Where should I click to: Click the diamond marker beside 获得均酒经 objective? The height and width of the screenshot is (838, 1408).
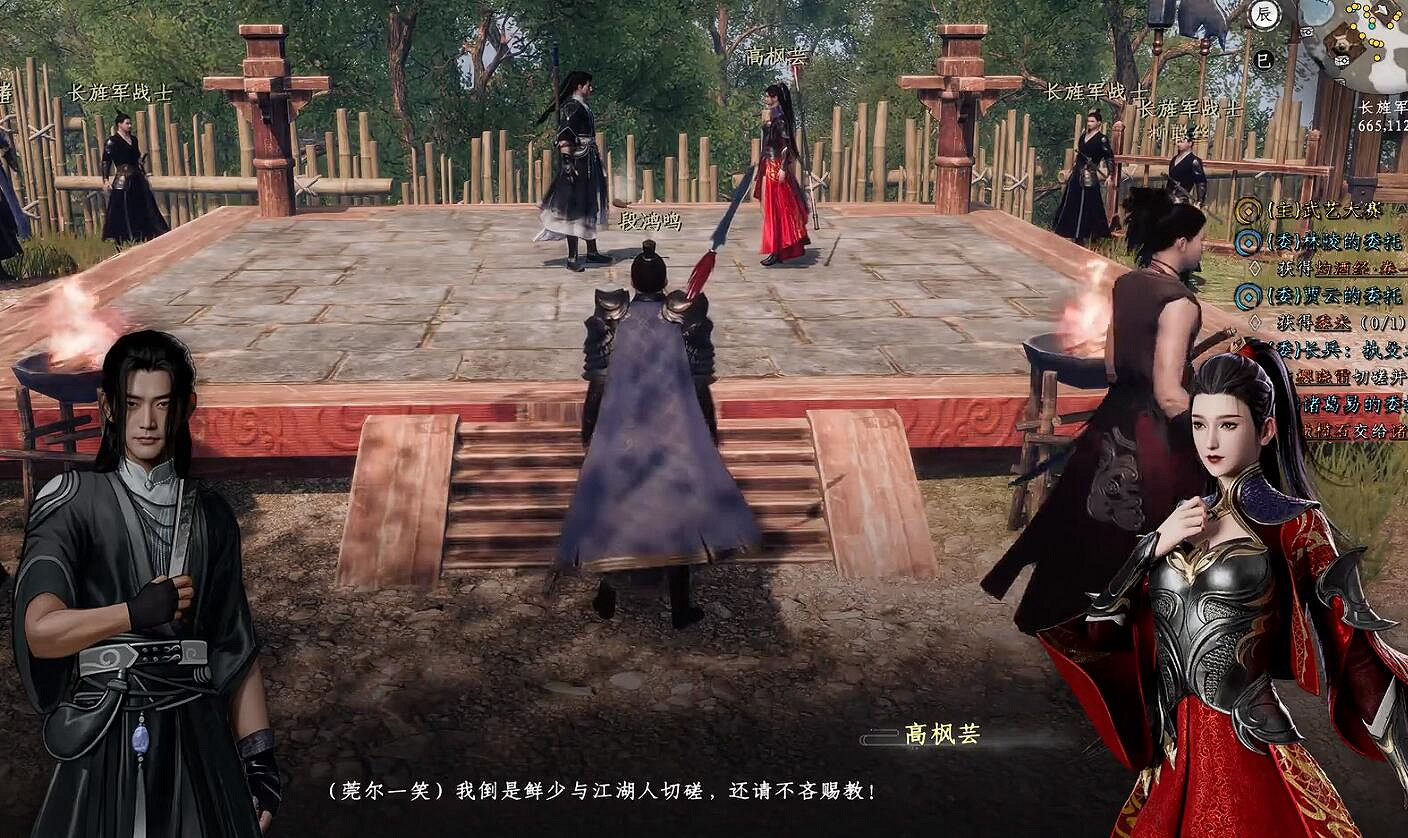click(x=1254, y=266)
